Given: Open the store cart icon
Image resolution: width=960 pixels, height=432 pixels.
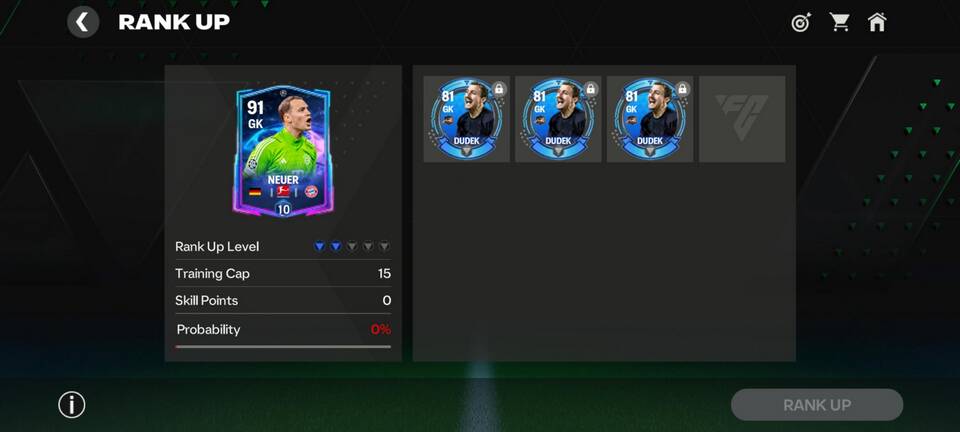Looking at the screenshot, I should tap(840, 22).
